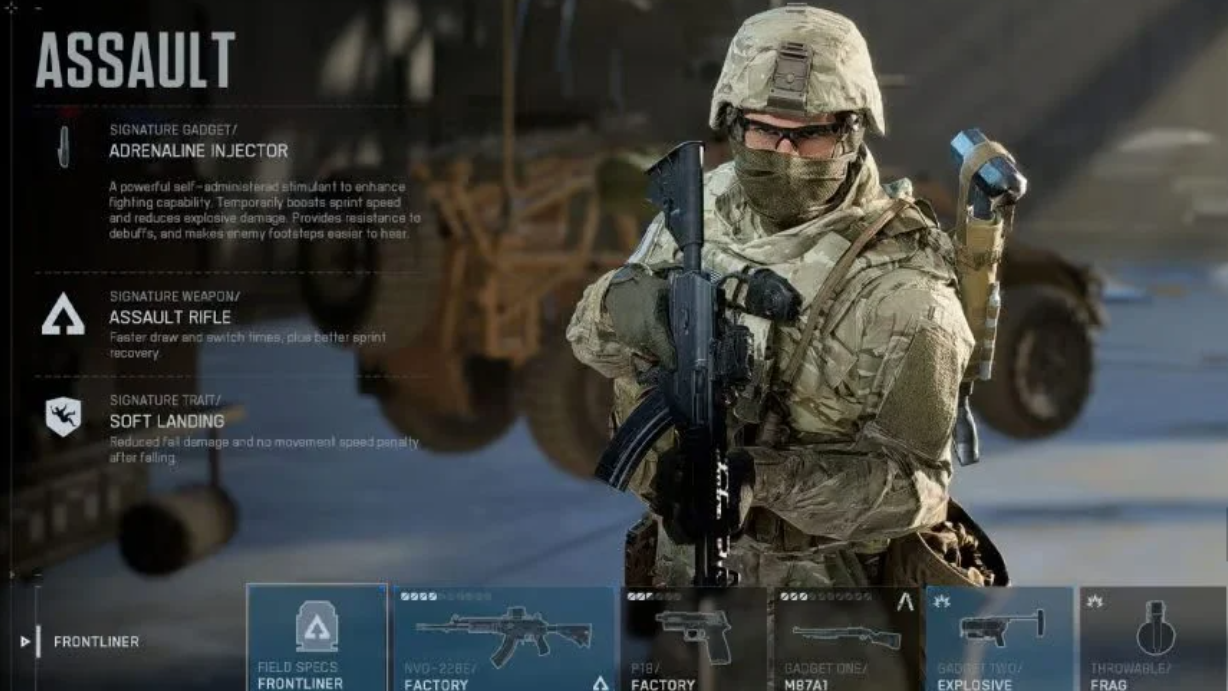Choose the NVO-228E assault rifle slot

503,638
